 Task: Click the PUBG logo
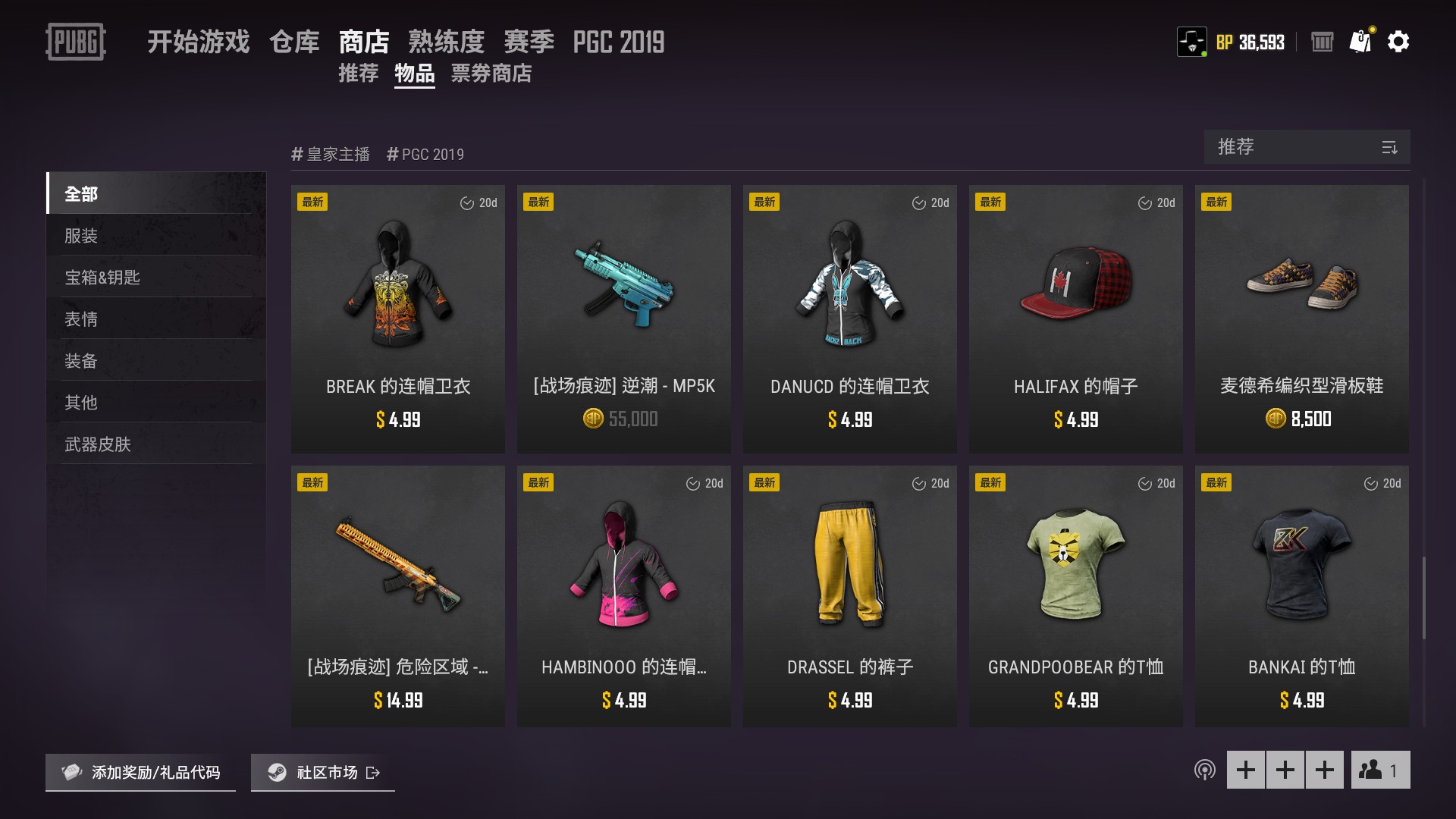click(x=76, y=42)
